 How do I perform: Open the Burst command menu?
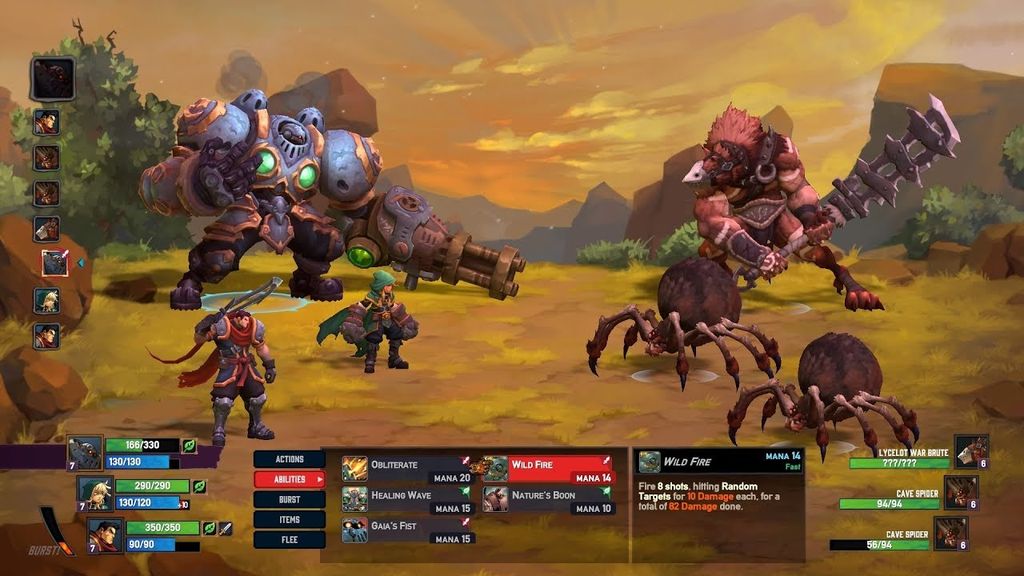pos(289,499)
